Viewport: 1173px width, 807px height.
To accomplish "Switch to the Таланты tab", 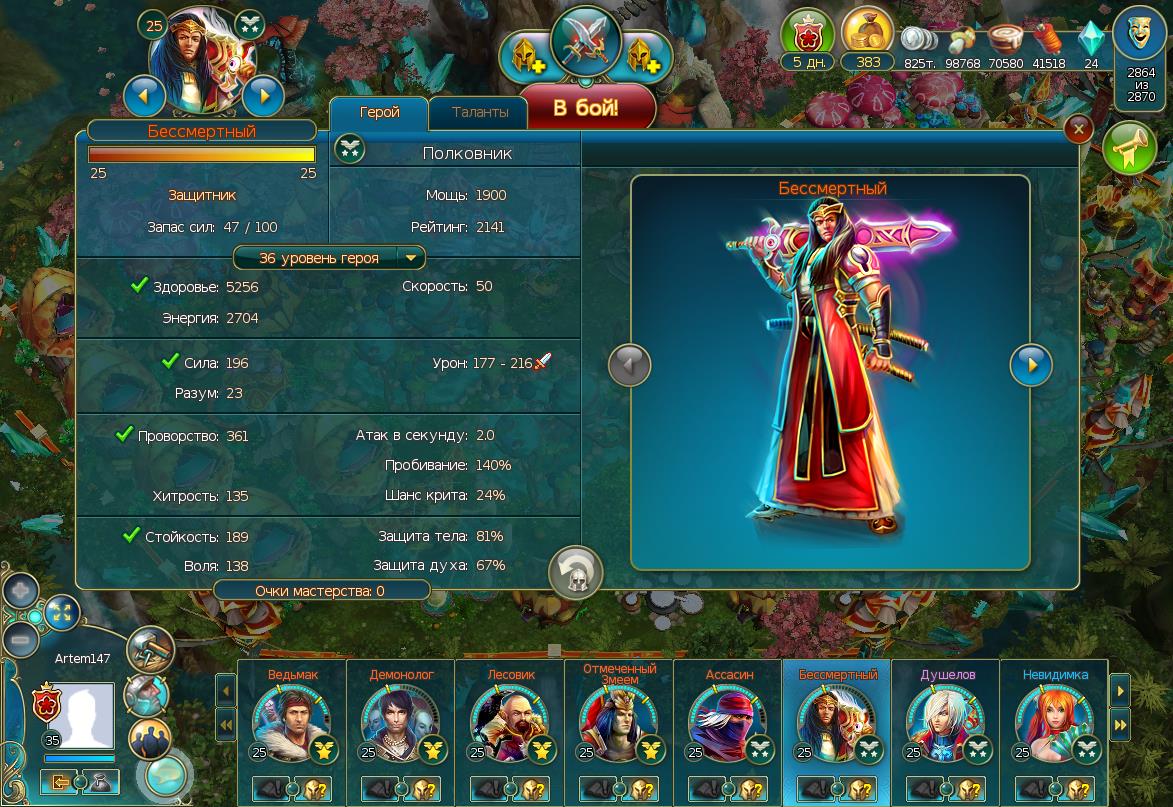I will point(480,112).
